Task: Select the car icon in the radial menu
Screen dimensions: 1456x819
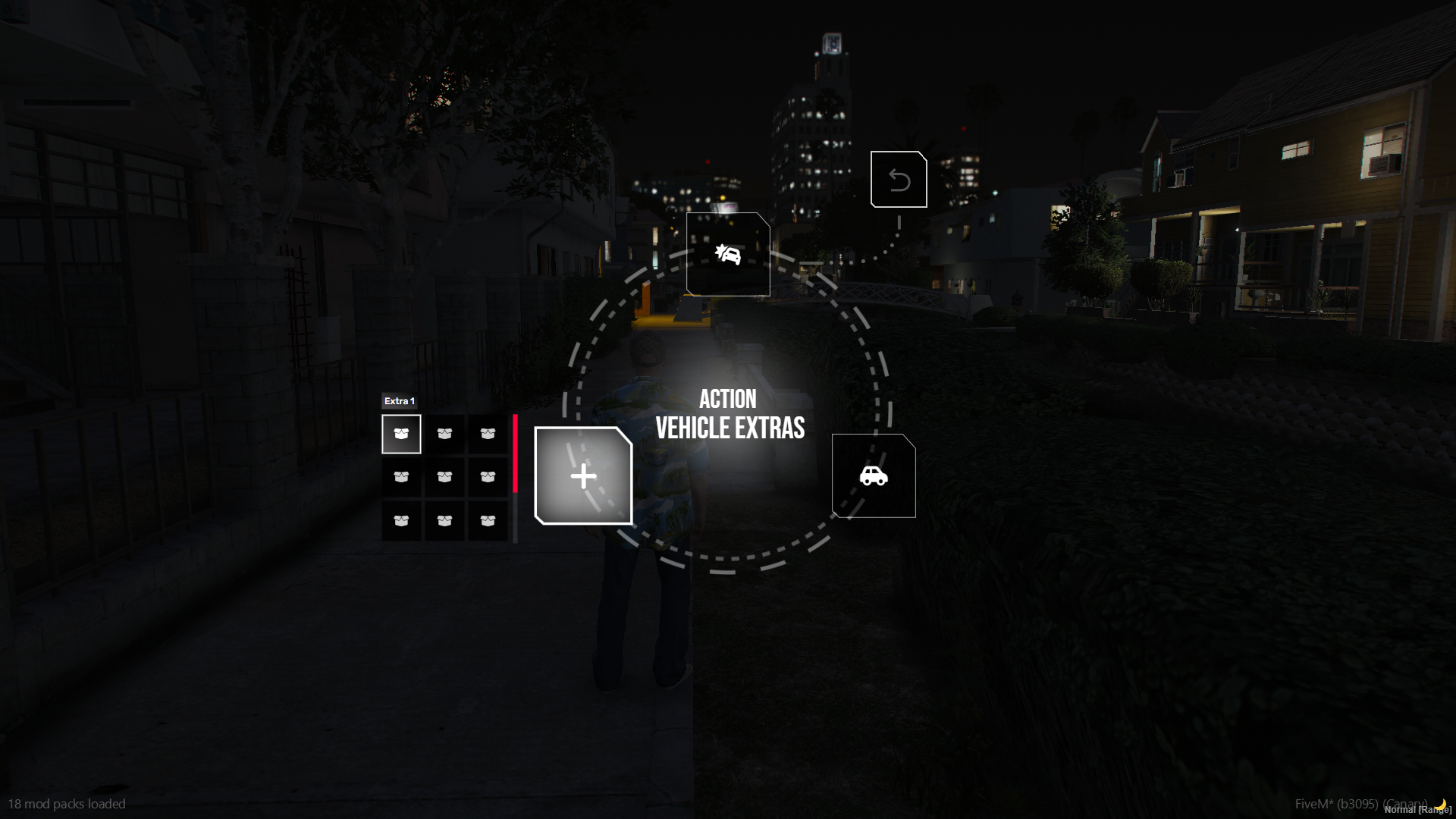Action: [x=874, y=477]
